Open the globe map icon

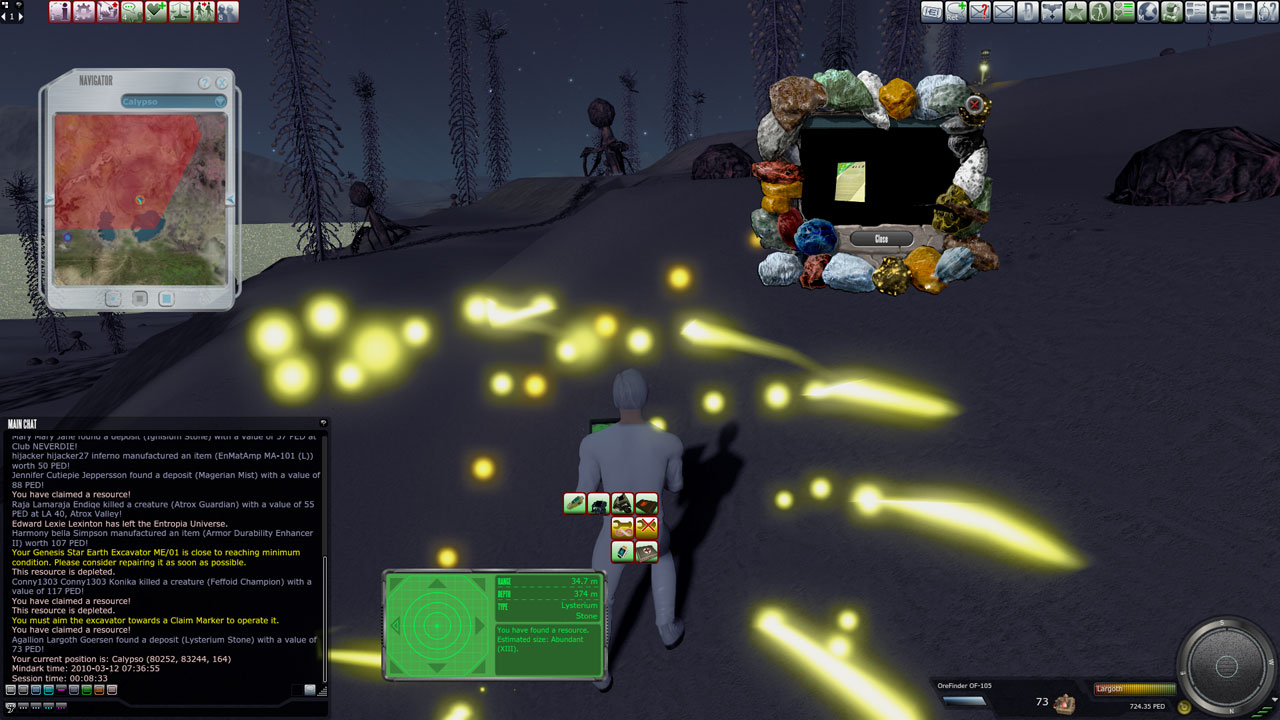[1147, 12]
